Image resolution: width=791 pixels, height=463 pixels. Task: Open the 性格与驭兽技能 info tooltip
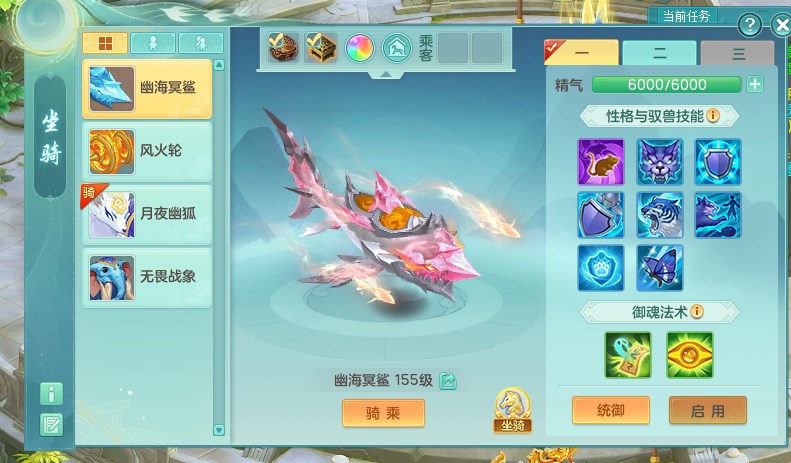point(713,116)
